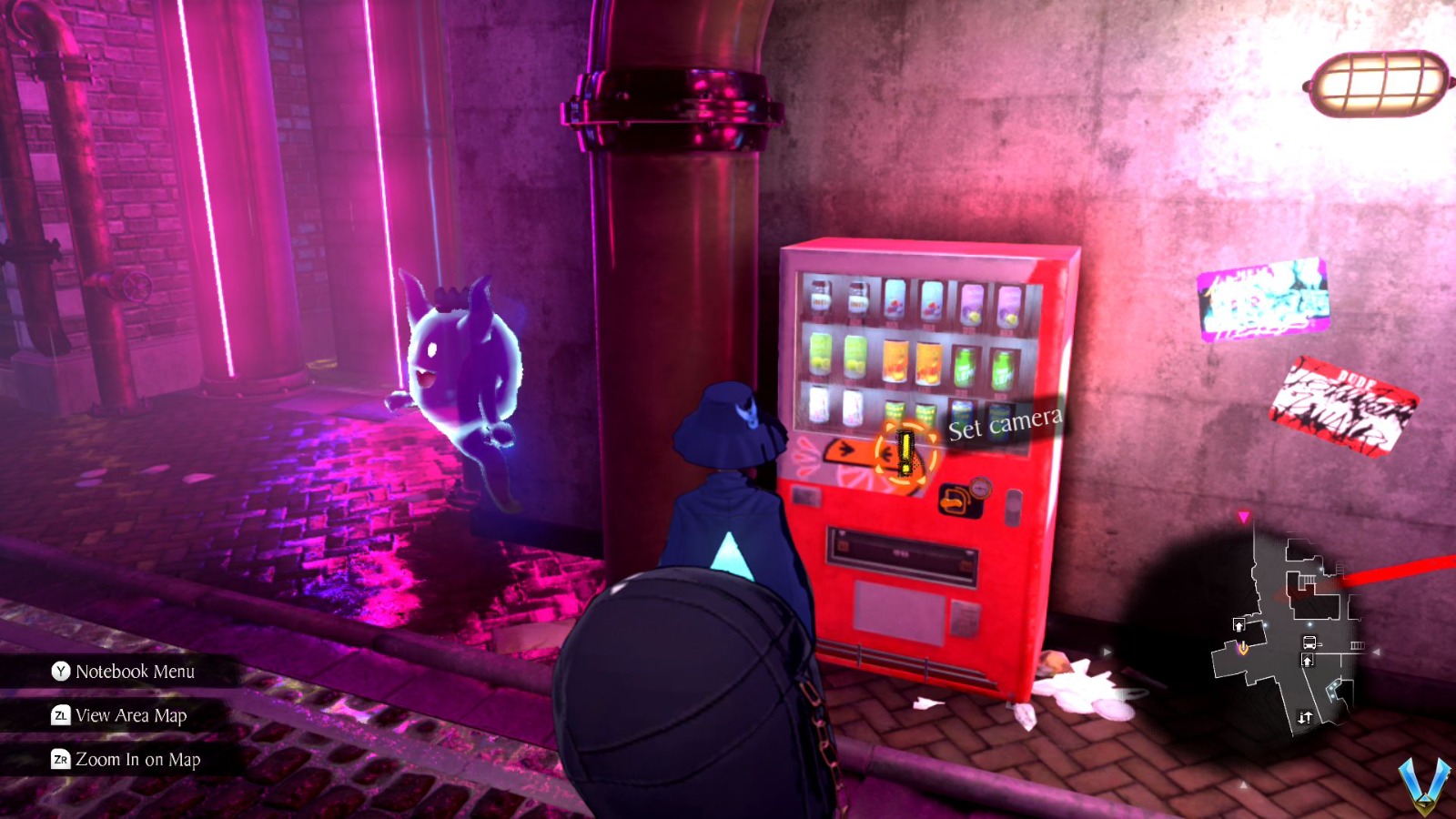Toggle the white arrow marker right of the minimap
This screenshot has height=819, width=1456.
(1376, 652)
